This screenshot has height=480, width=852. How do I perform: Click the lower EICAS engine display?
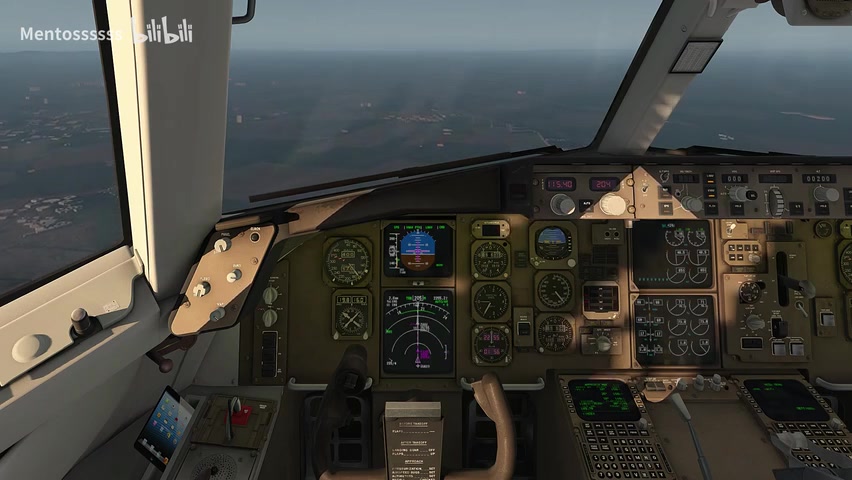click(675, 329)
